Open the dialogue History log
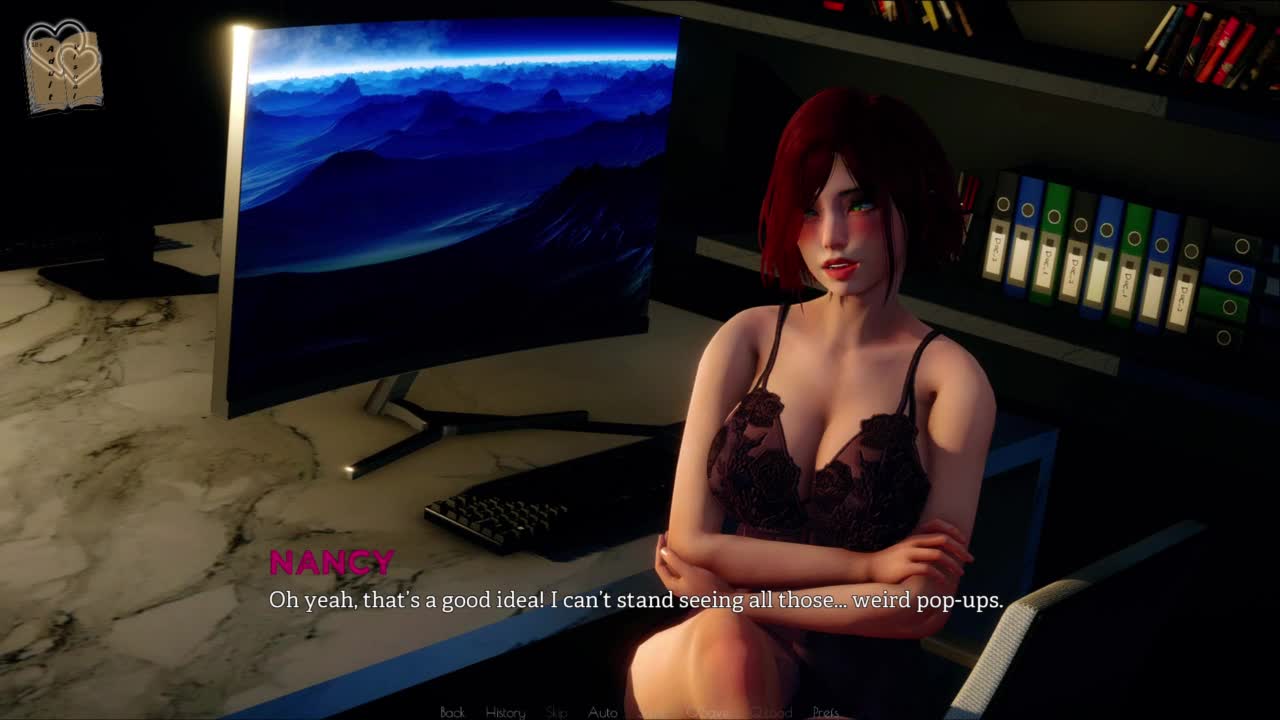1280x720 pixels. click(x=505, y=712)
